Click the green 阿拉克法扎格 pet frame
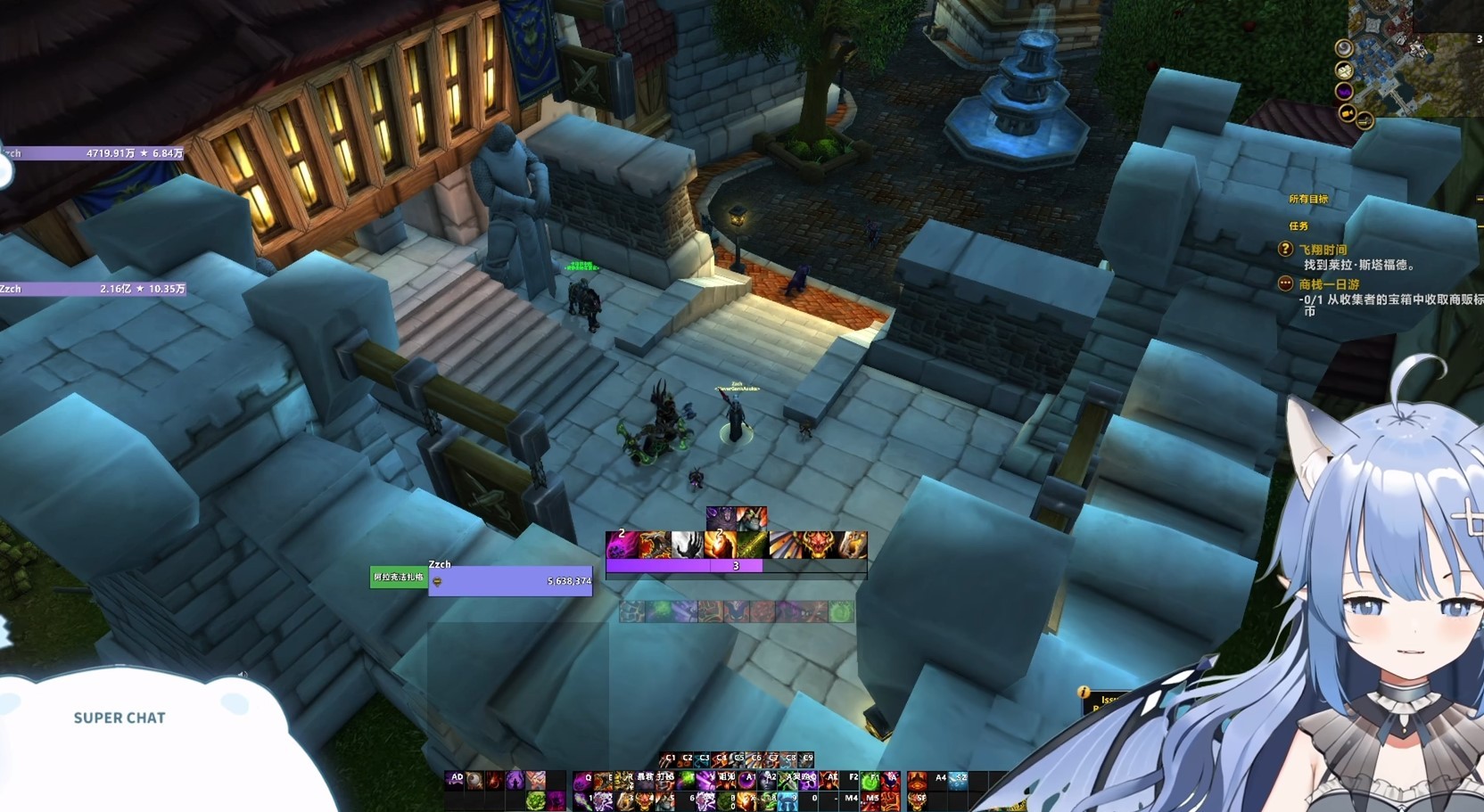The height and width of the screenshot is (812, 1484). coord(399,578)
